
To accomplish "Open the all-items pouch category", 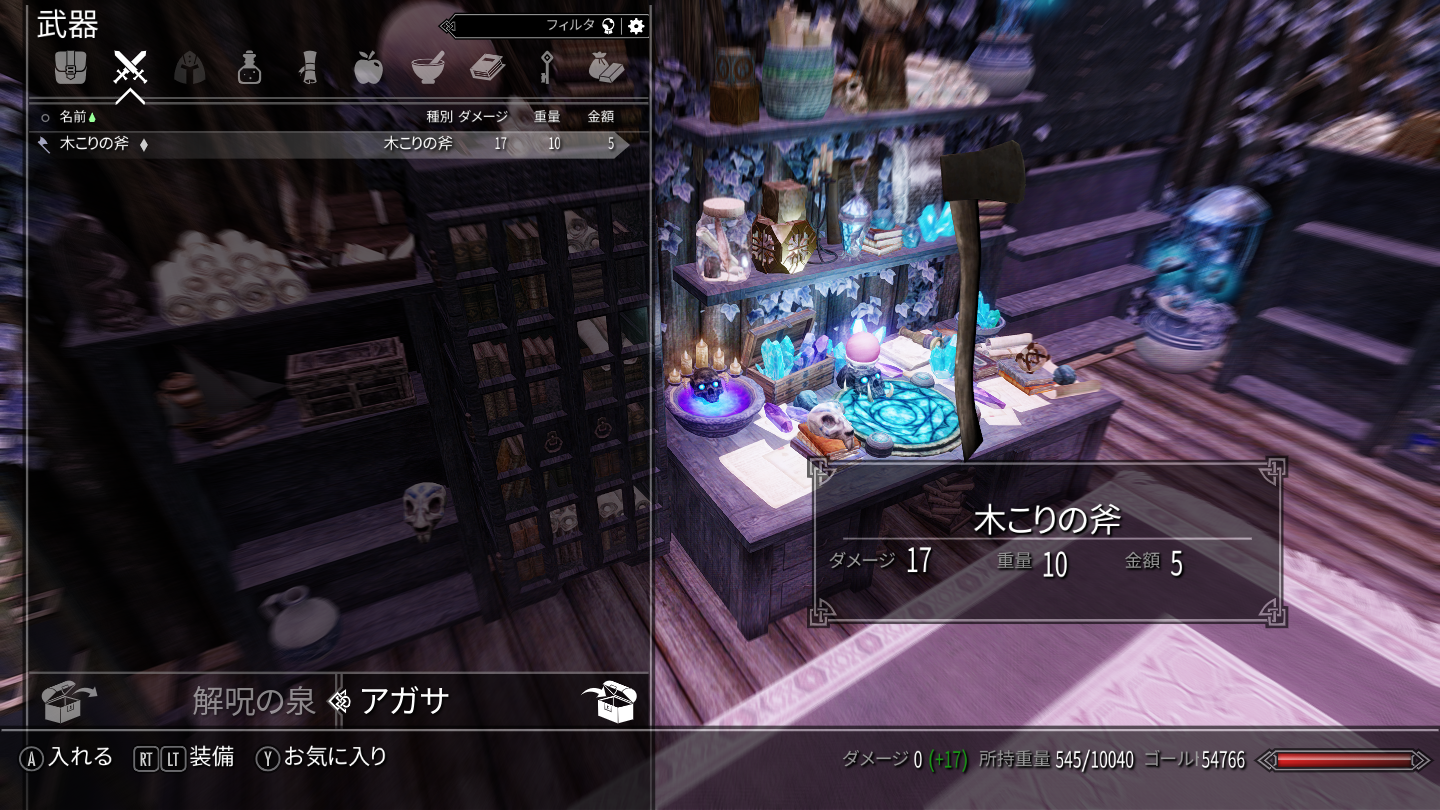I will [x=70, y=68].
